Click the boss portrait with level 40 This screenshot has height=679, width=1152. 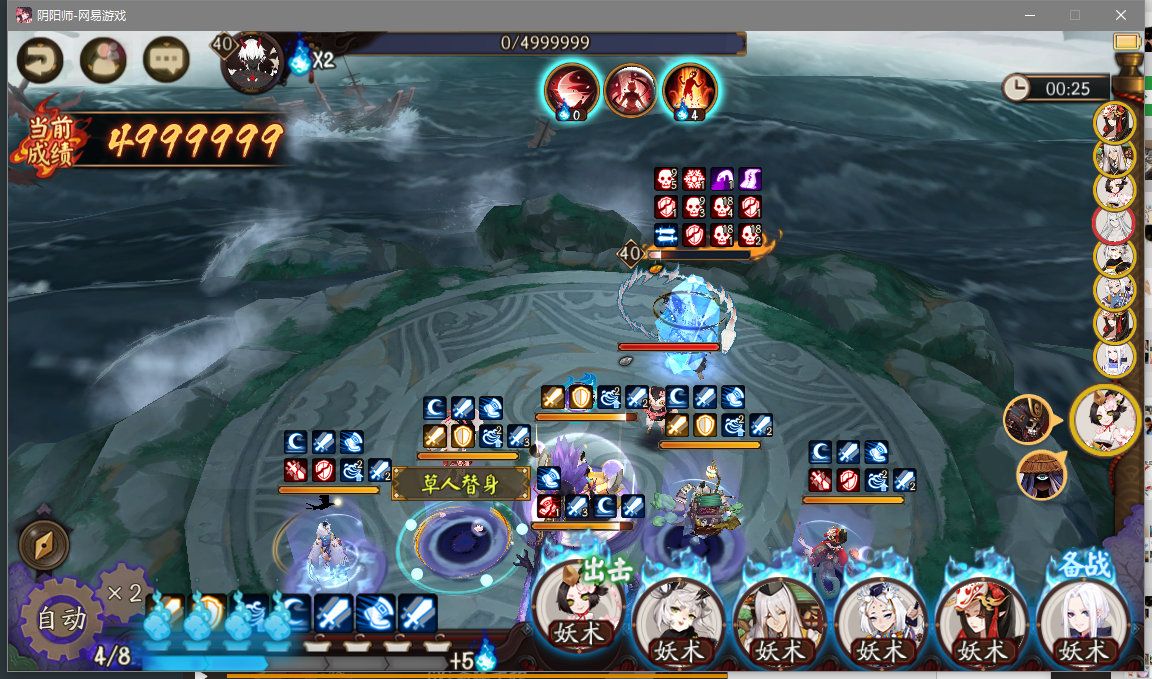click(x=250, y=64)
